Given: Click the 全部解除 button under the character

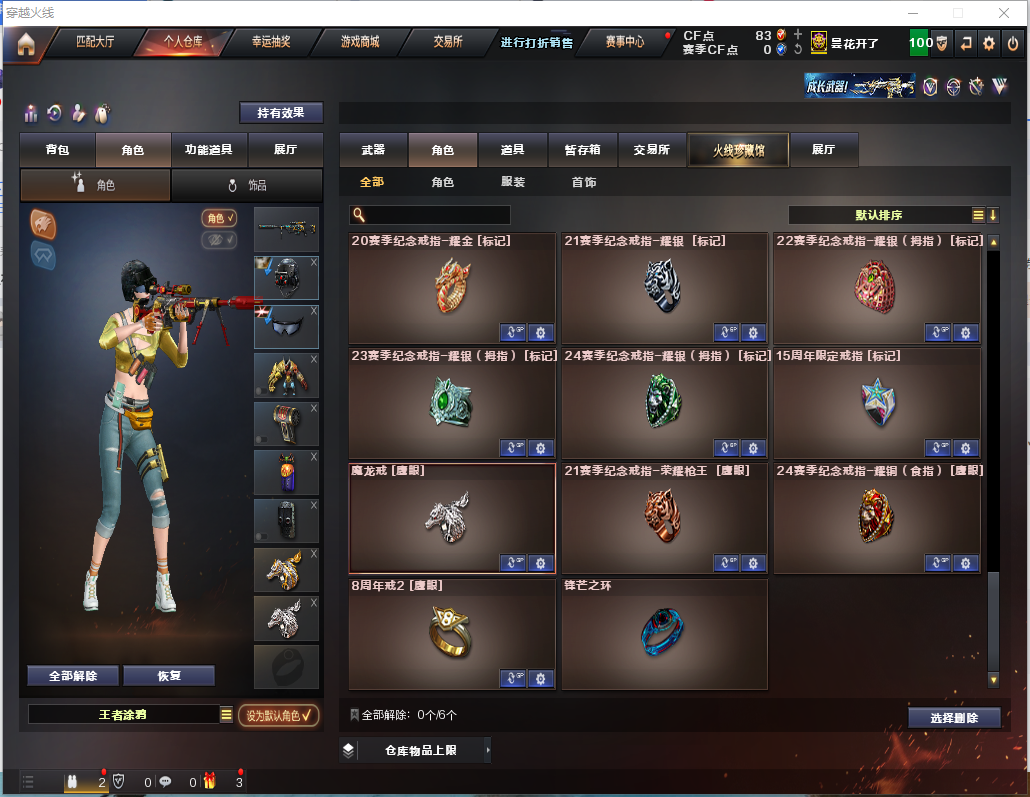Looking at the screenshot, I should (73, 676).
